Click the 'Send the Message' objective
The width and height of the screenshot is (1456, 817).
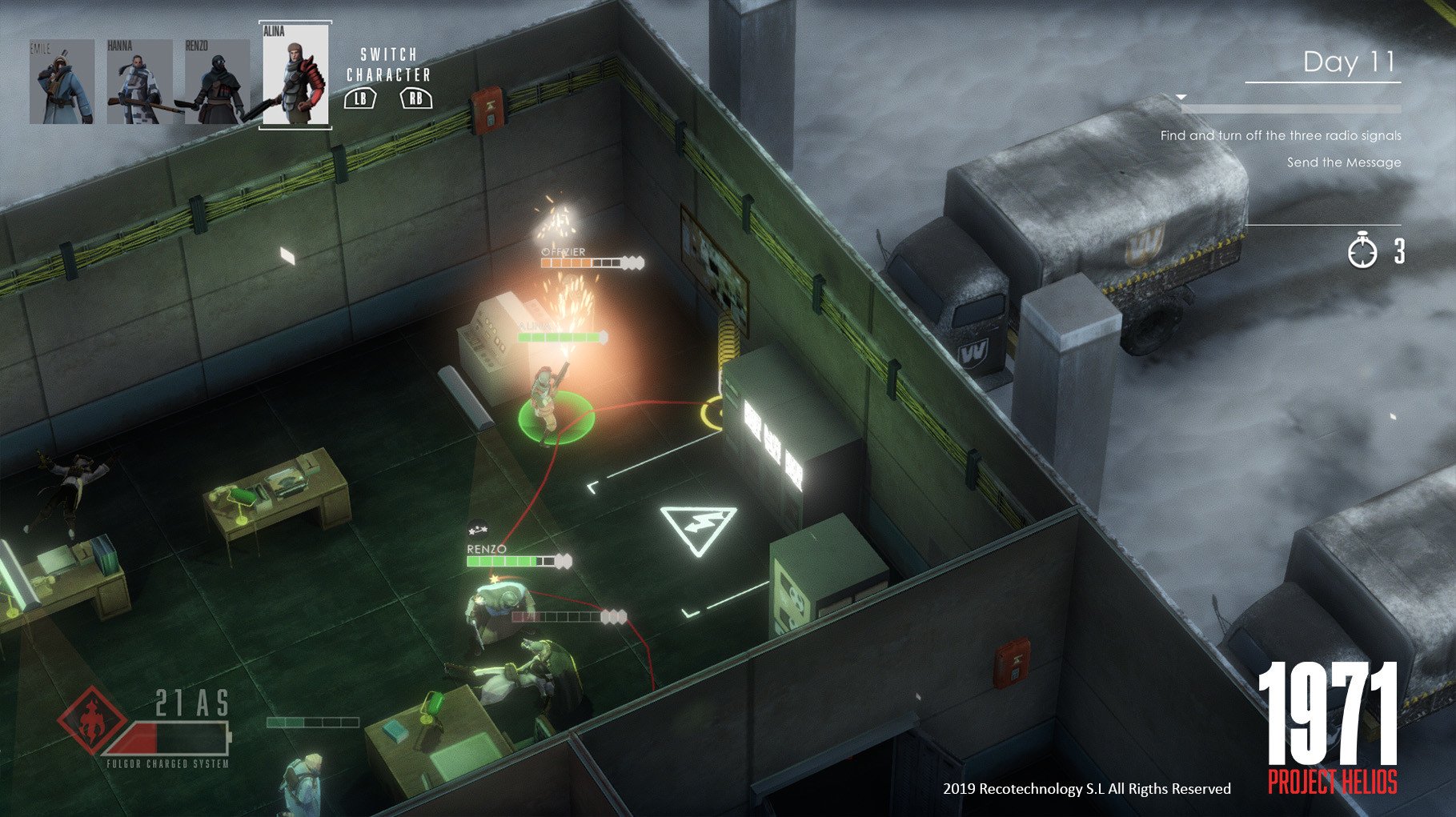coord(1343,164)
